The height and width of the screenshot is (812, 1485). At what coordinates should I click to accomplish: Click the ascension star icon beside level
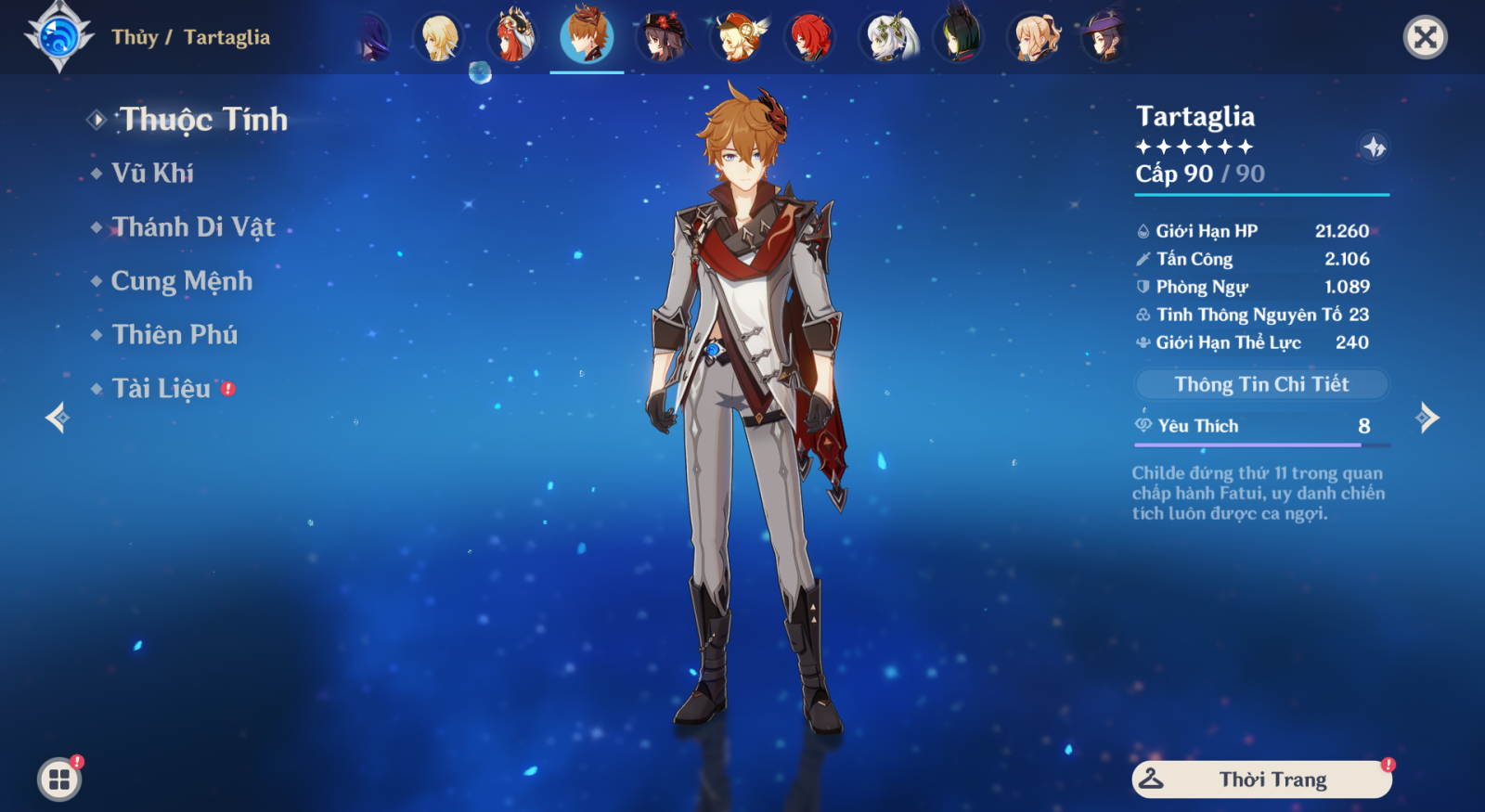tap(1374, 147)
